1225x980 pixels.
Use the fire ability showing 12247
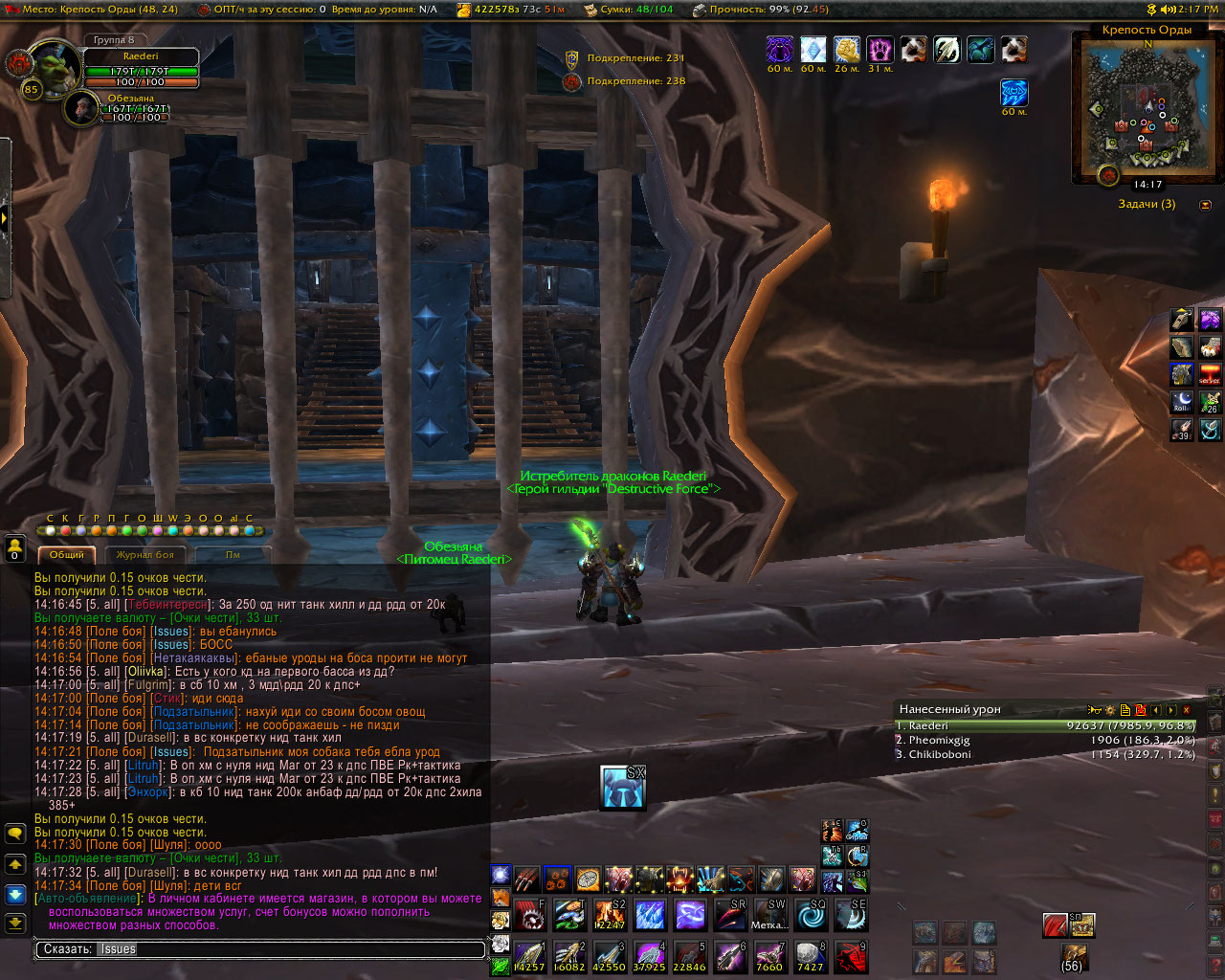pyautogui.click(x=610, y=915)
